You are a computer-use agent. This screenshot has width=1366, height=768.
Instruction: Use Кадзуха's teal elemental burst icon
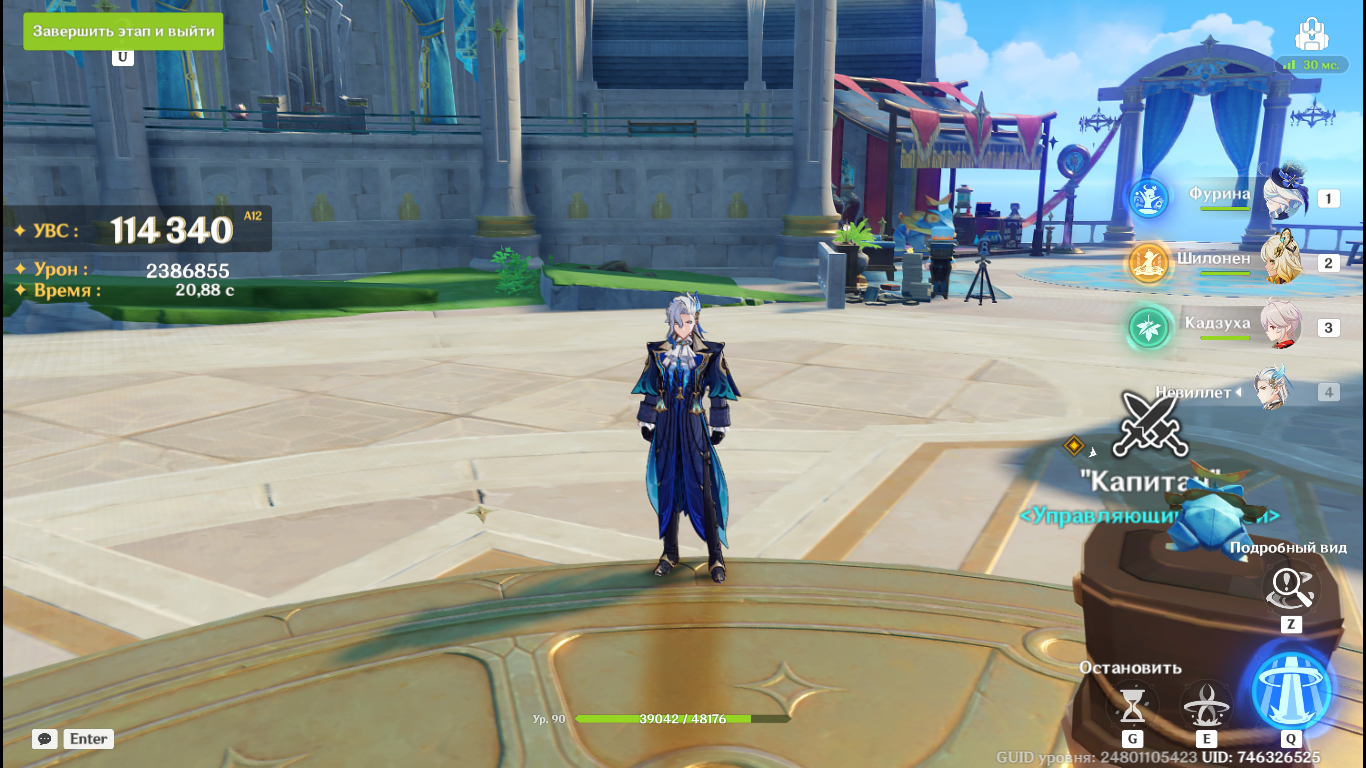pyautogui.click(x=1149, y=328)
